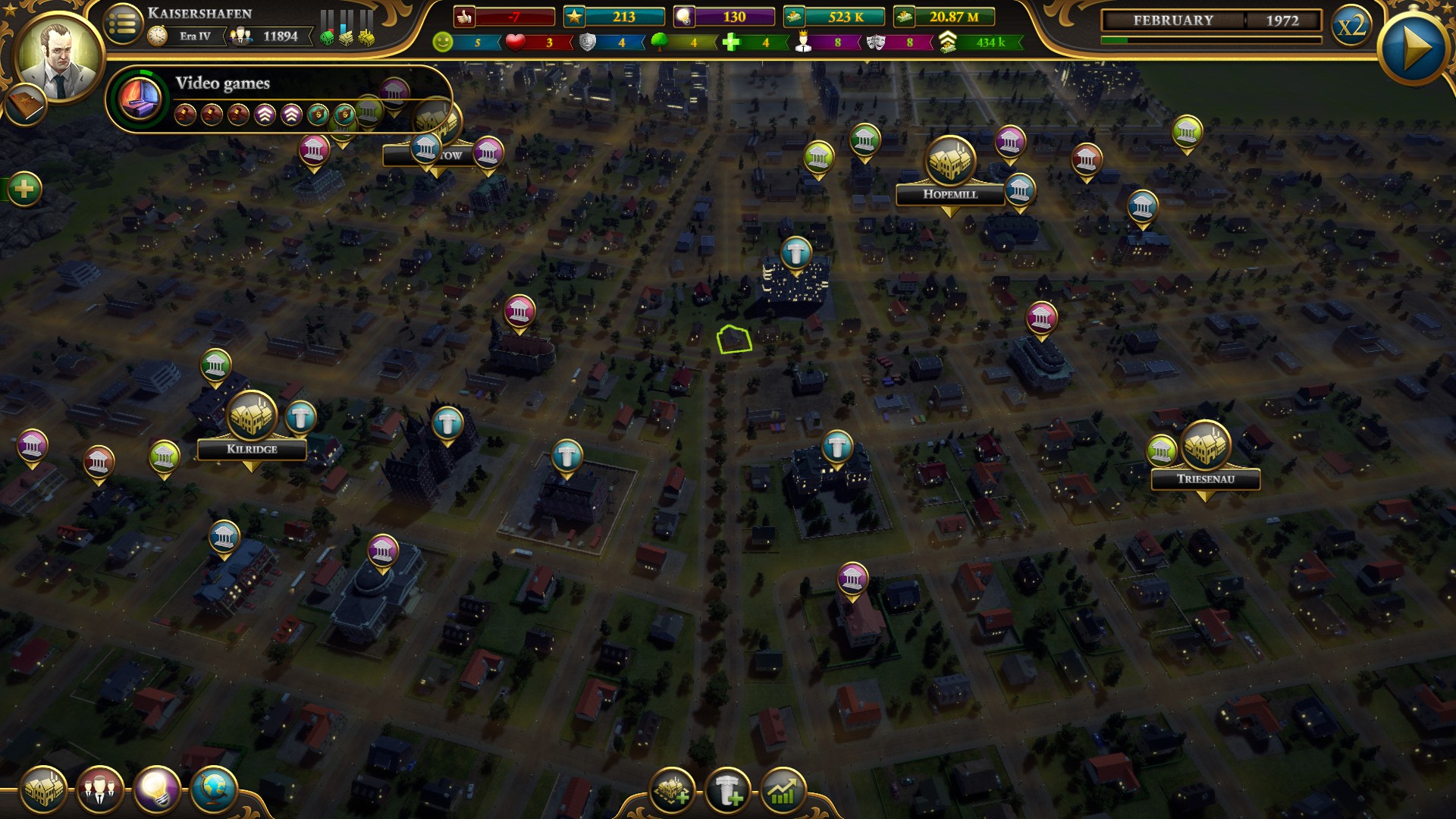Open the world globe overview
Screen dimensions: 1456x819
[x=213, y=789]
